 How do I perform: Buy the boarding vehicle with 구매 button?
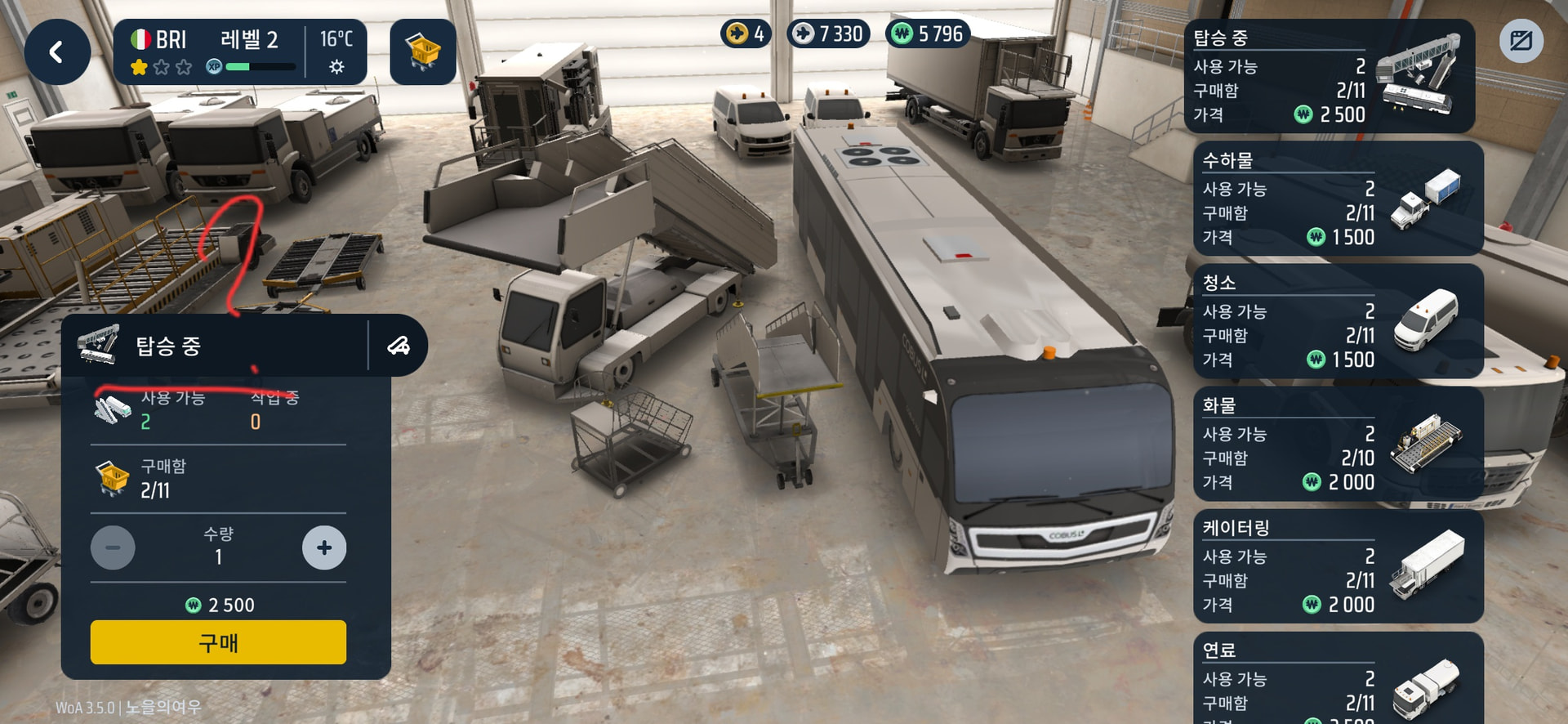pyautogui.click(x=218, y=642)
